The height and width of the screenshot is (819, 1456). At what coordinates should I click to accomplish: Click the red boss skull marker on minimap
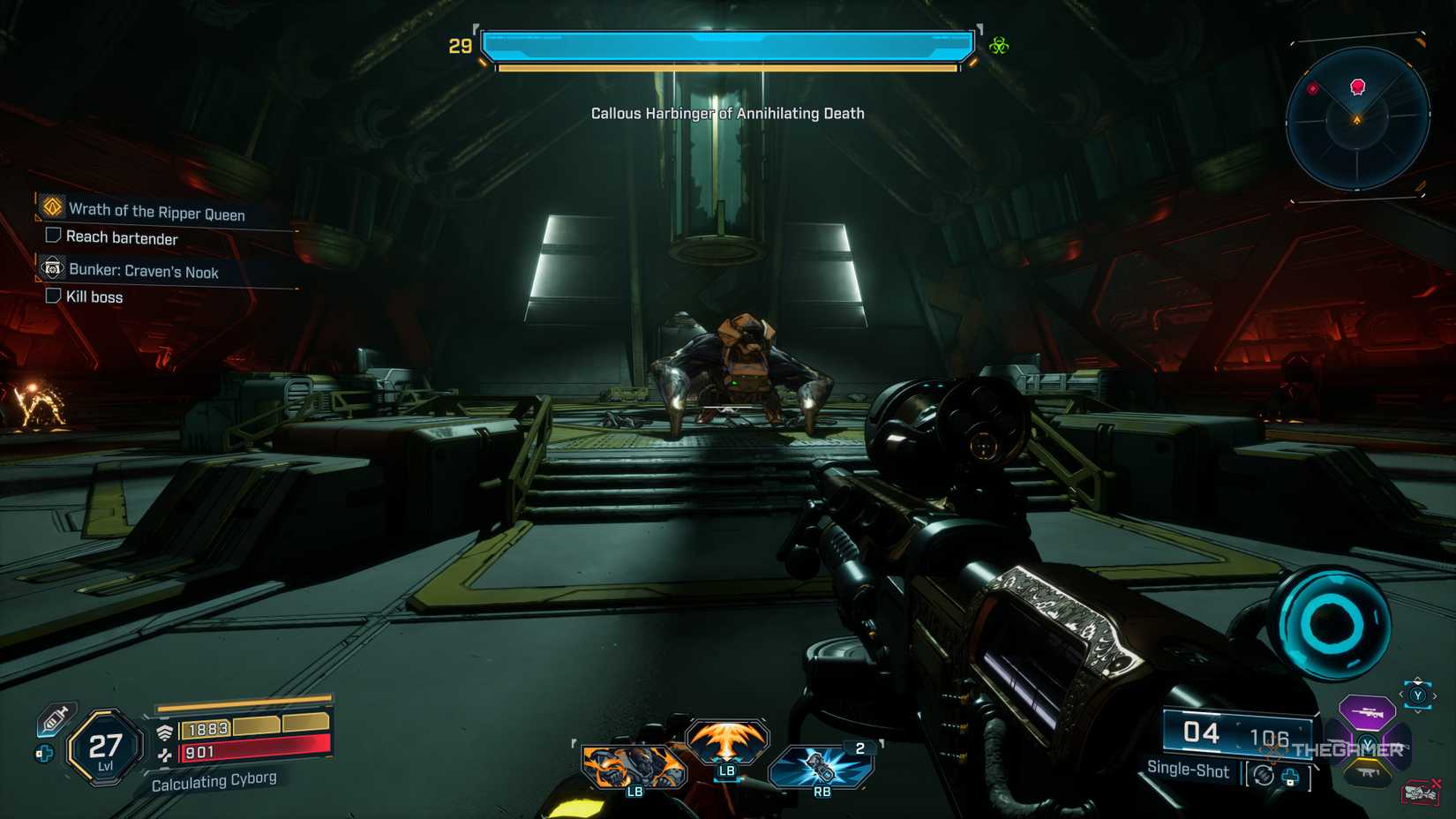pos(1358,86)
